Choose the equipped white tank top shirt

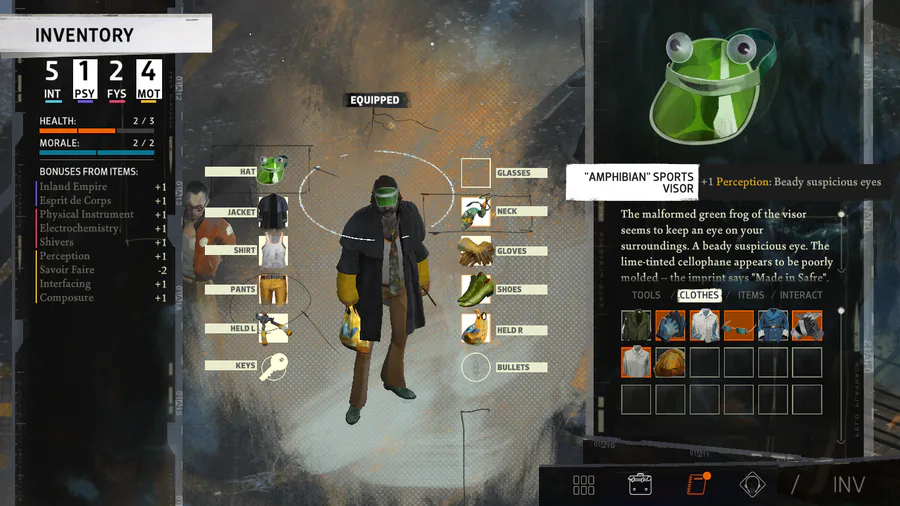(272, 251)
